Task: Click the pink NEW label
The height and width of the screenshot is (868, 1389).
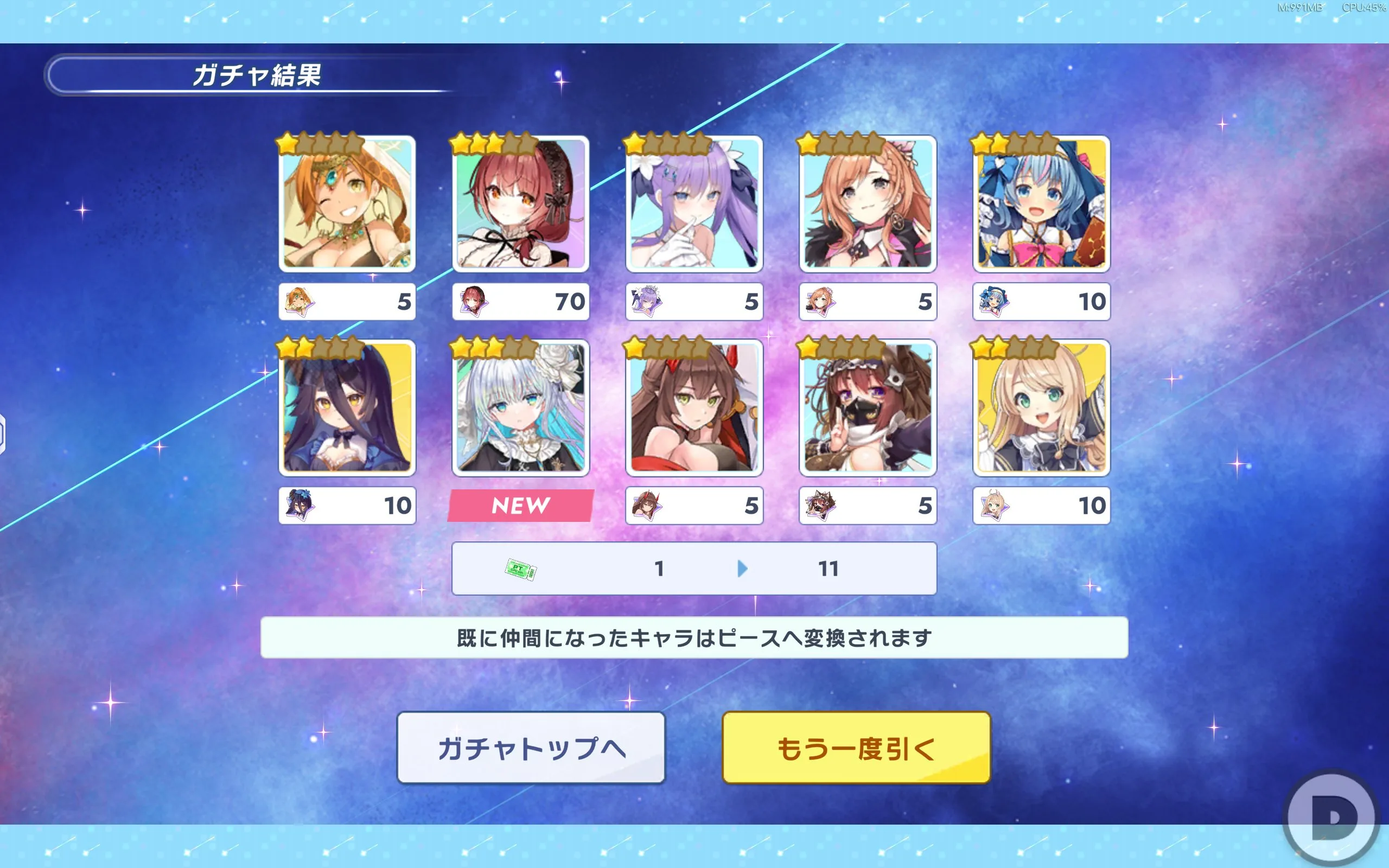Action: pos(520,506)
